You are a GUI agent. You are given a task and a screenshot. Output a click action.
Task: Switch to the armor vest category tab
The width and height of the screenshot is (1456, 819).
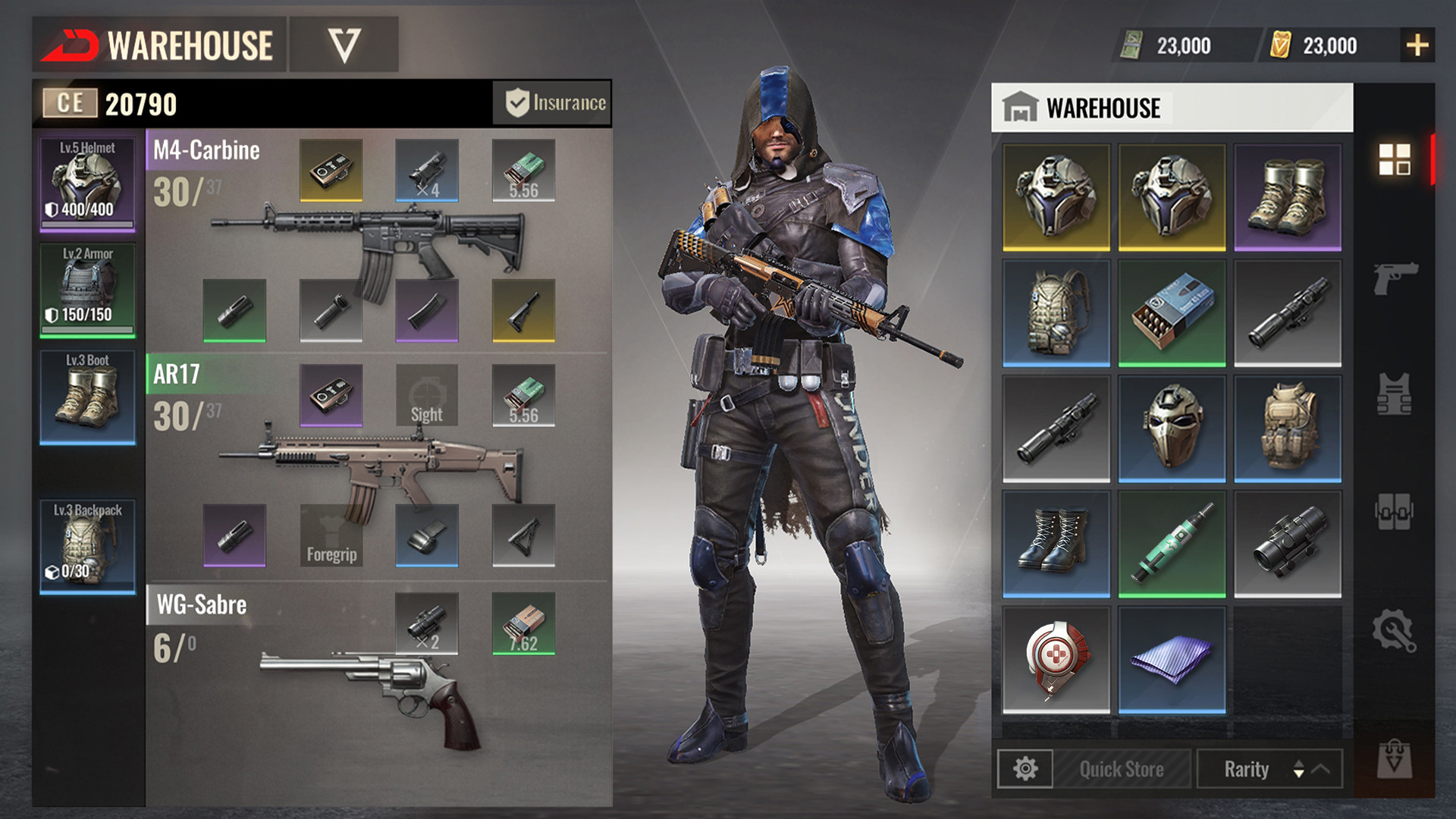[x=1395, y=394]
